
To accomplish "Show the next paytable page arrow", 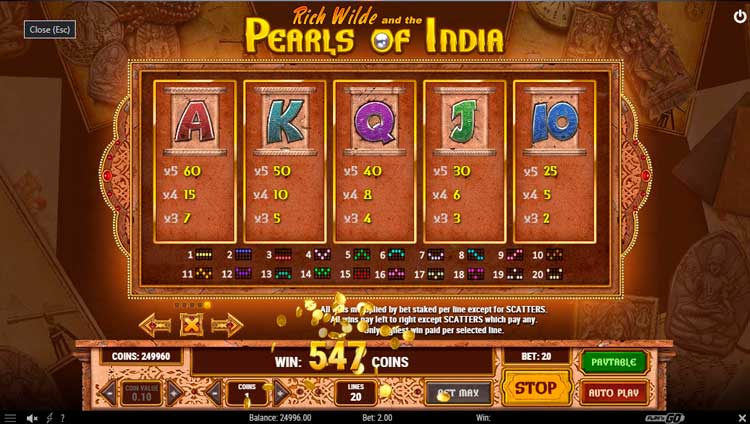I will (226, 324).
